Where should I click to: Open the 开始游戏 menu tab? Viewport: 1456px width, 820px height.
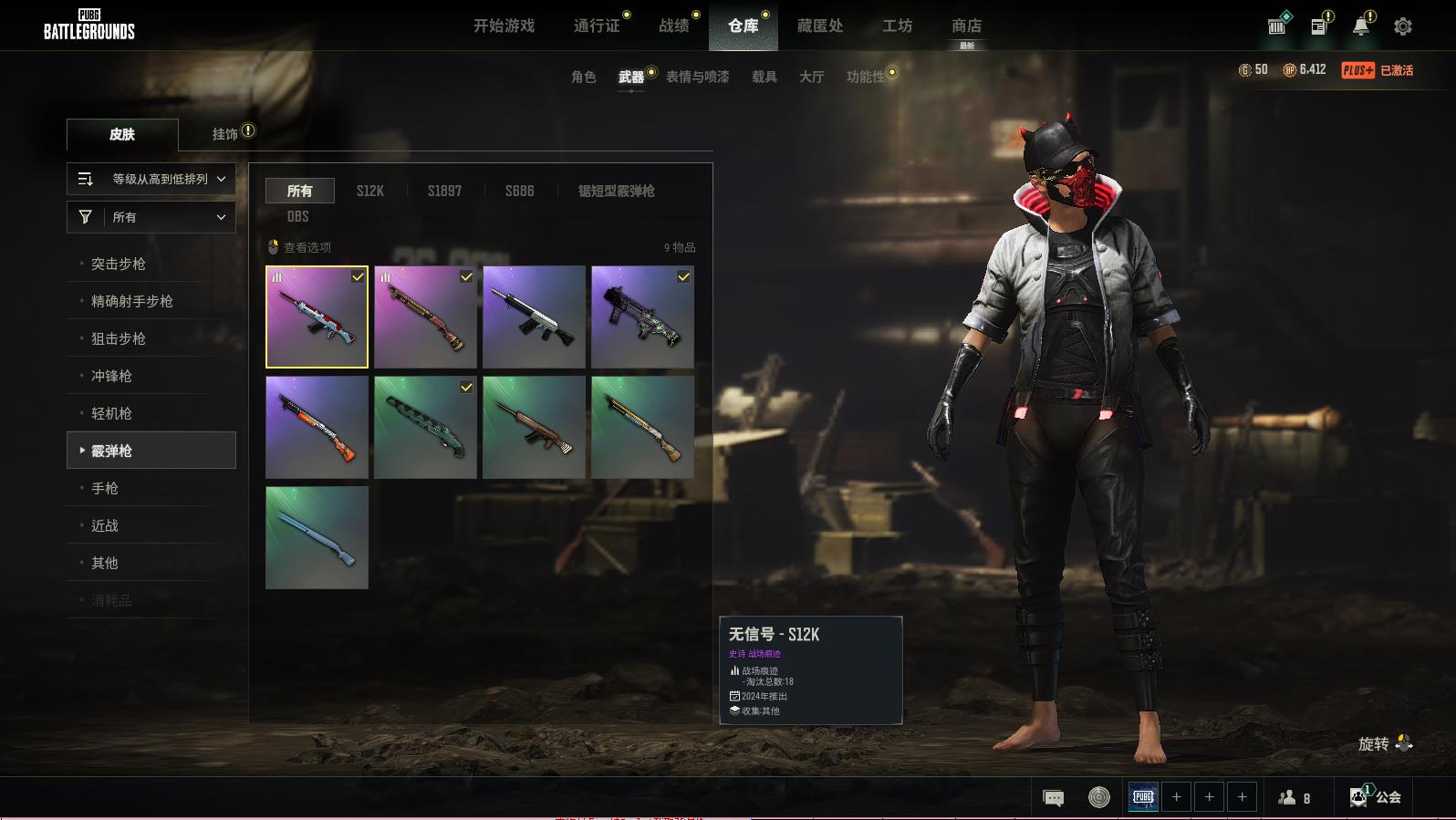tap(504, 26)
